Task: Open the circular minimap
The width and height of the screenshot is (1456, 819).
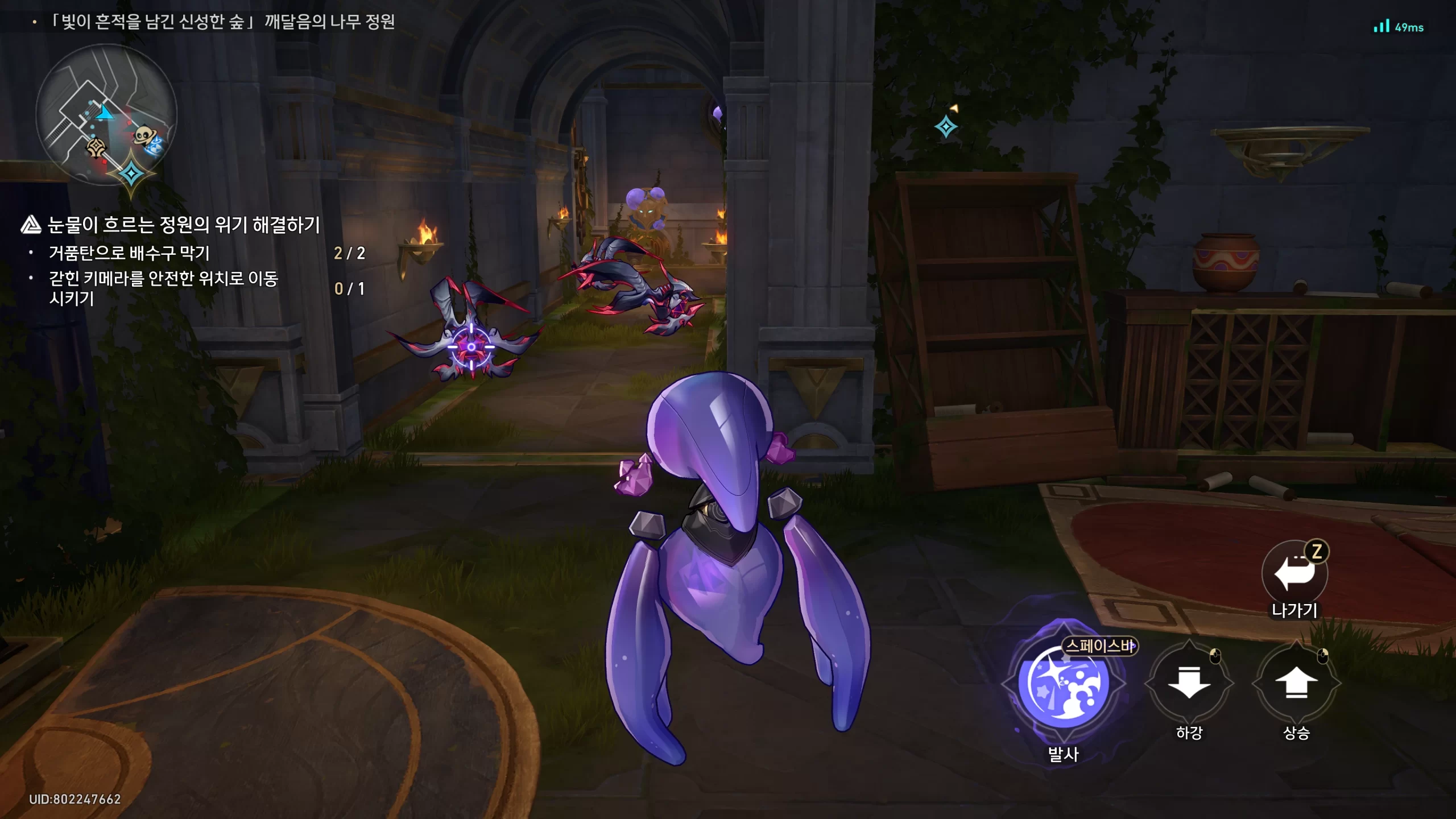Action: tap(106, 115)
